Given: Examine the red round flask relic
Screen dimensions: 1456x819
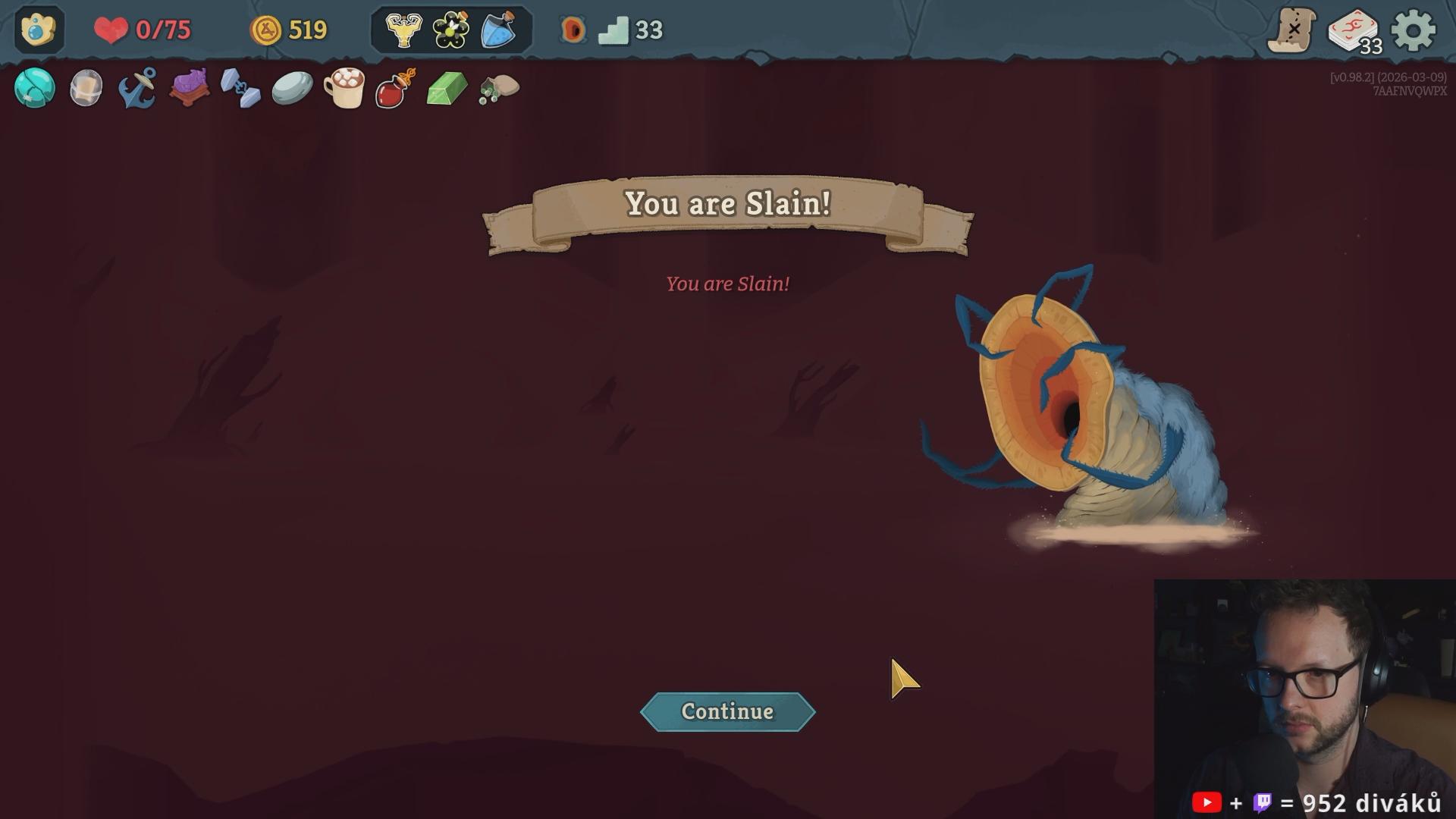Looking at the screenshot, I should [395, 88].
